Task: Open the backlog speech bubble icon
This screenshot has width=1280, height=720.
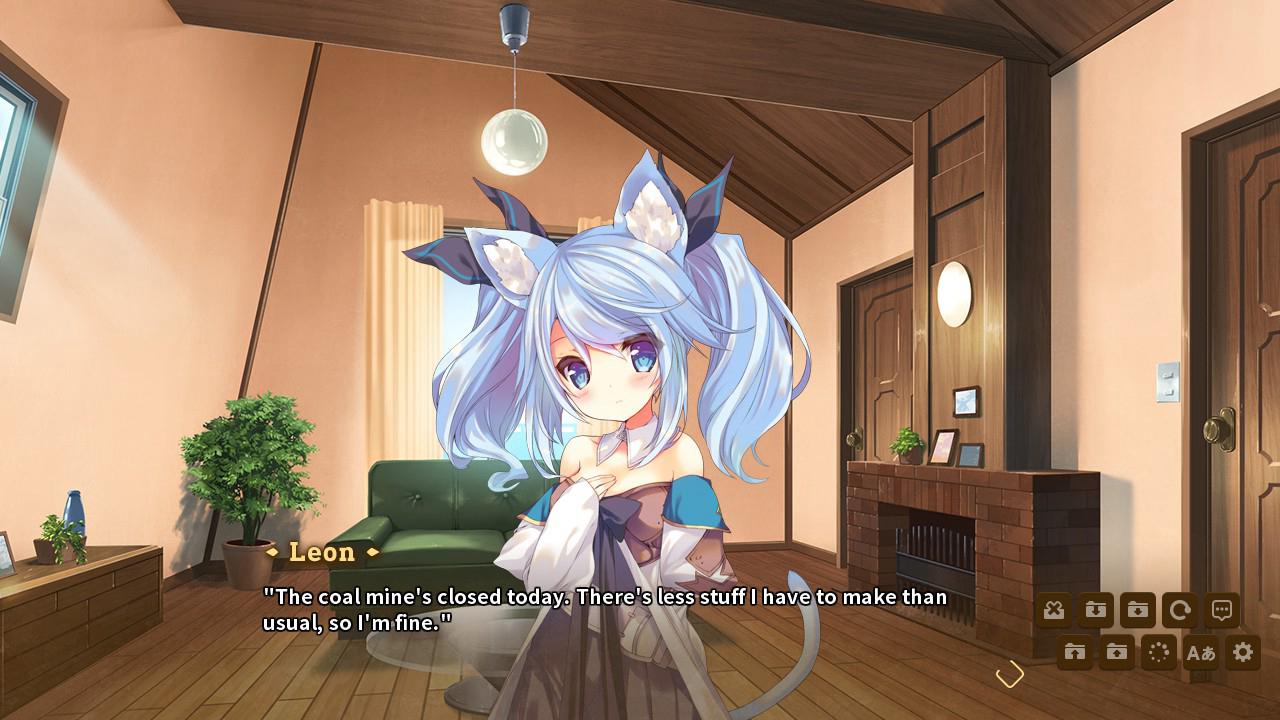Action: coord(1222,610)
